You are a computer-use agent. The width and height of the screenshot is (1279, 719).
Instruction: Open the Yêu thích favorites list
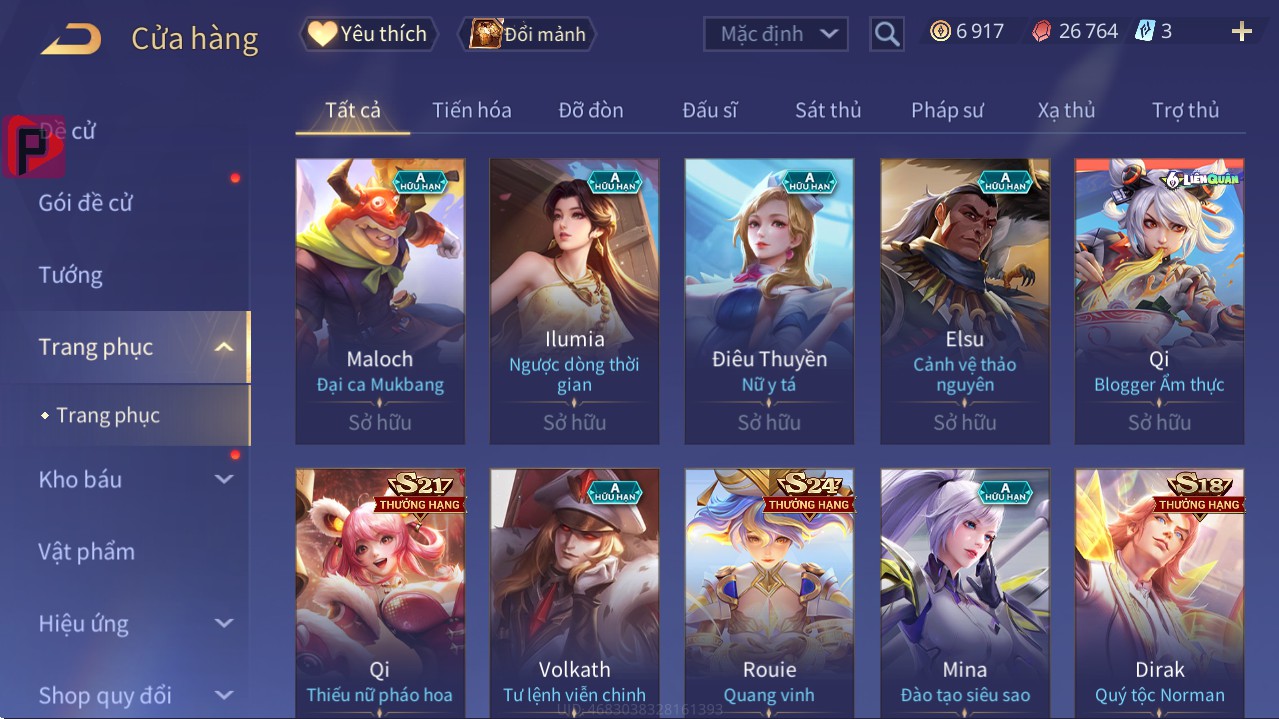tap(368, 34)
